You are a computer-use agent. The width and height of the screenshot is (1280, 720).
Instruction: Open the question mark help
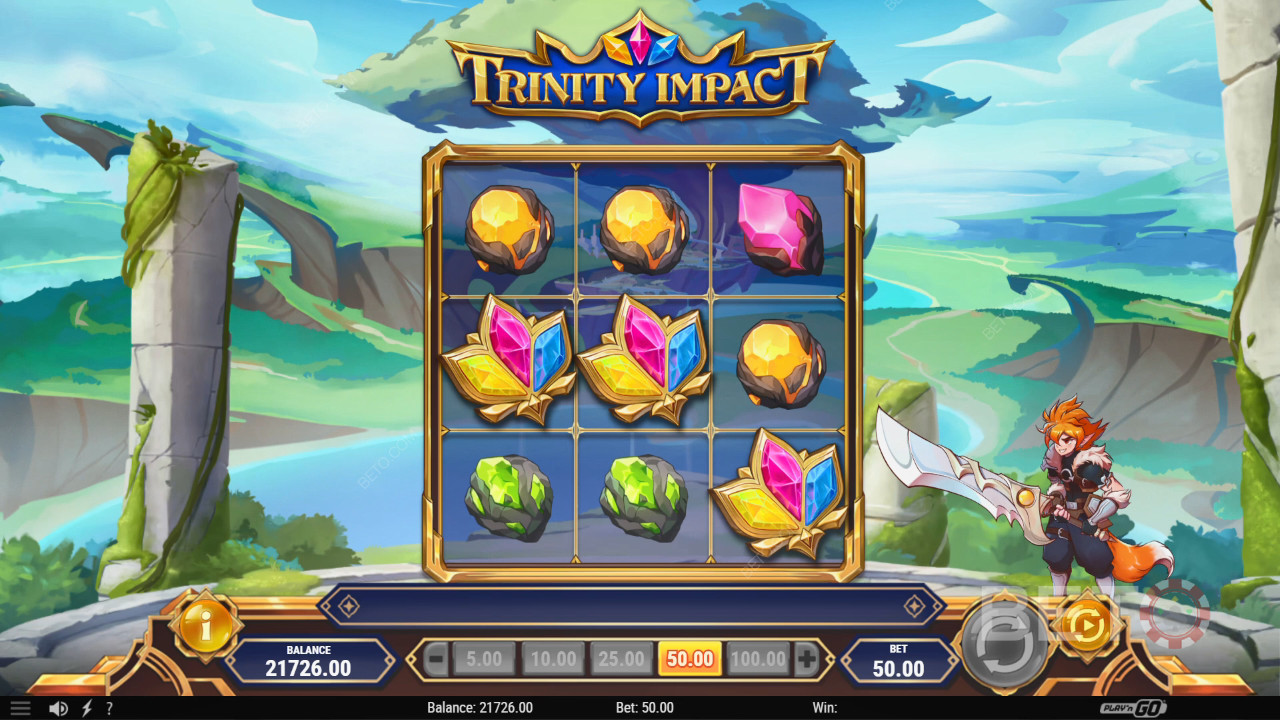pos(109,708)
